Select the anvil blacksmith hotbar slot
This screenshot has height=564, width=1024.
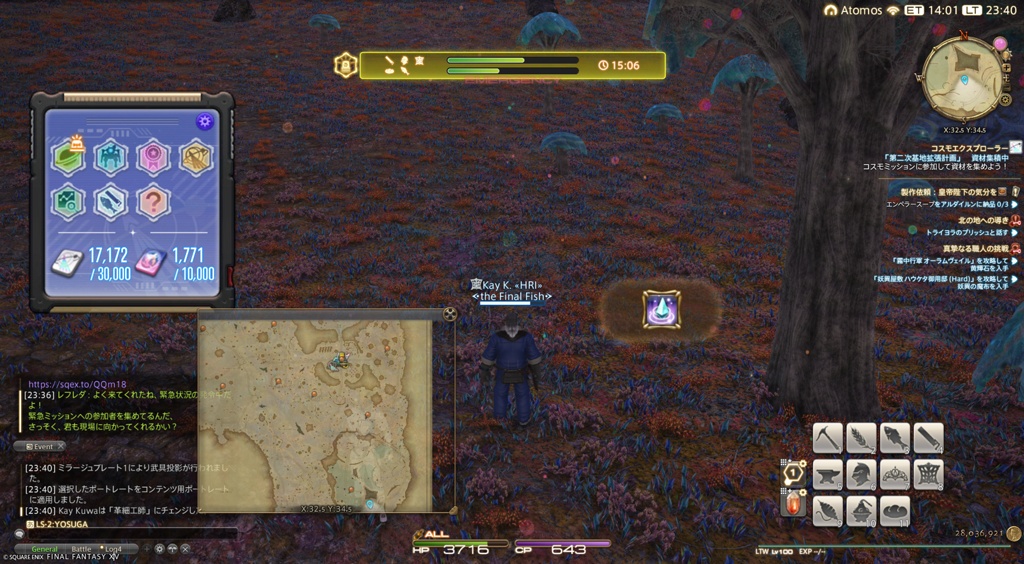827,474
